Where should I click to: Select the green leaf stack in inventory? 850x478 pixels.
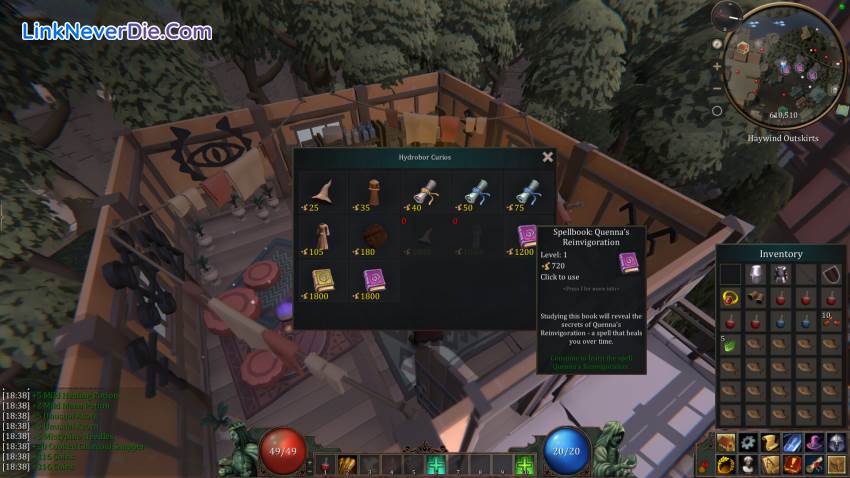(x=732, y=344)
